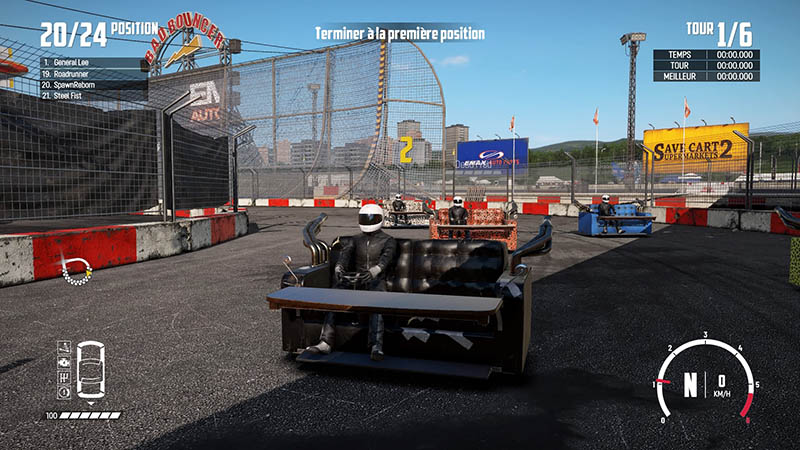Open the car damage diagram
Image resolution: width=800 pixels, height=450 pixels.
[90, 371]
